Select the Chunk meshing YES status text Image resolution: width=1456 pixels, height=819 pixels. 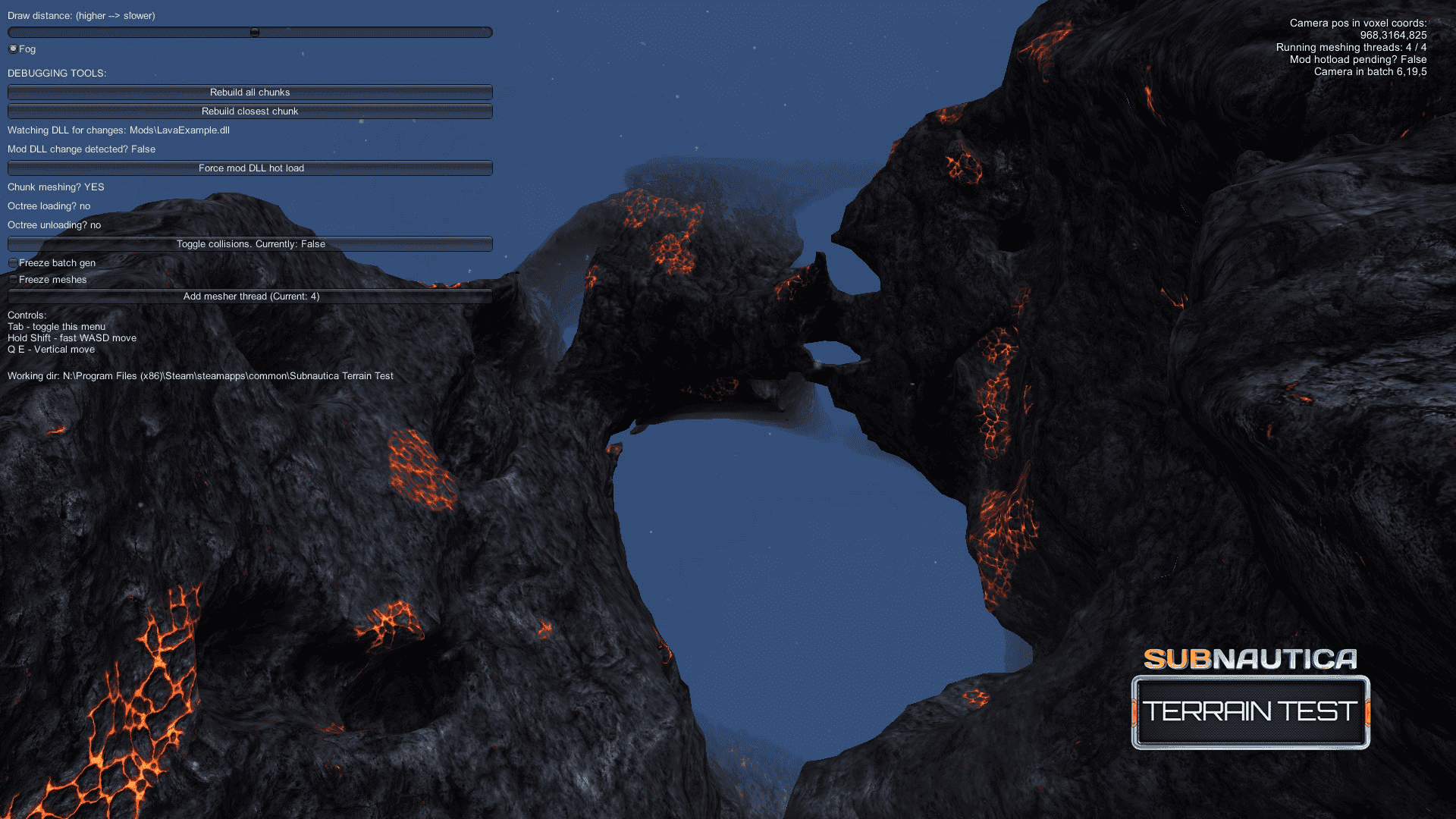tap(55, 187)
